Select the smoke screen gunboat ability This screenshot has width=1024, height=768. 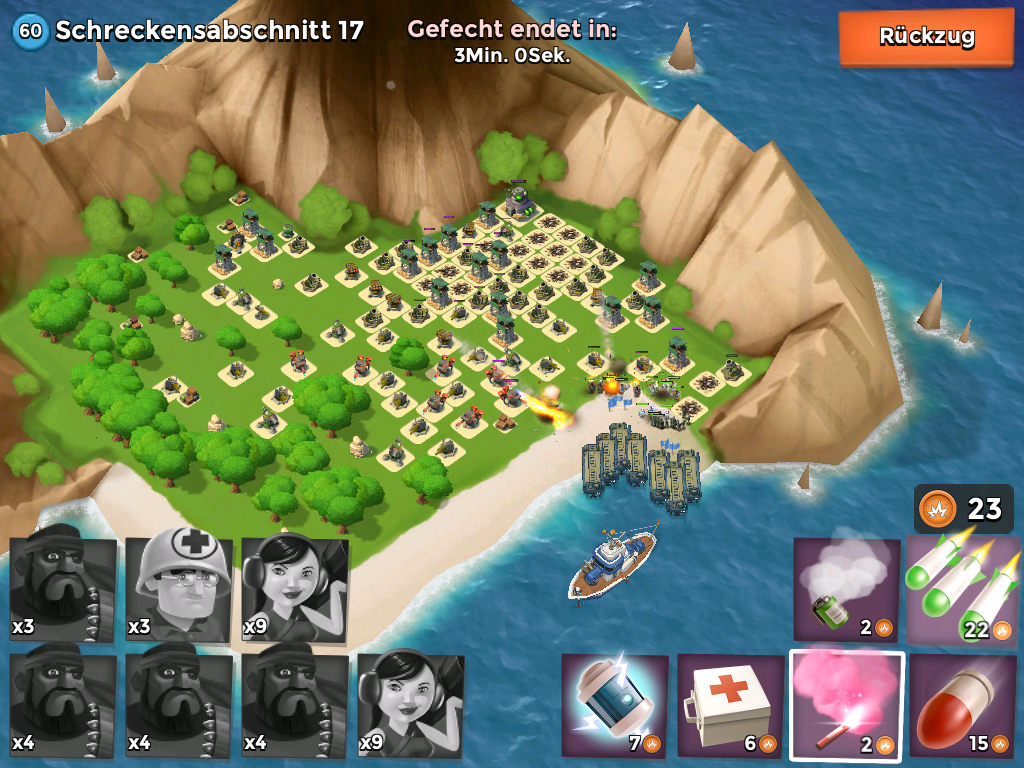pyautogui.click(x=846, y=590)
